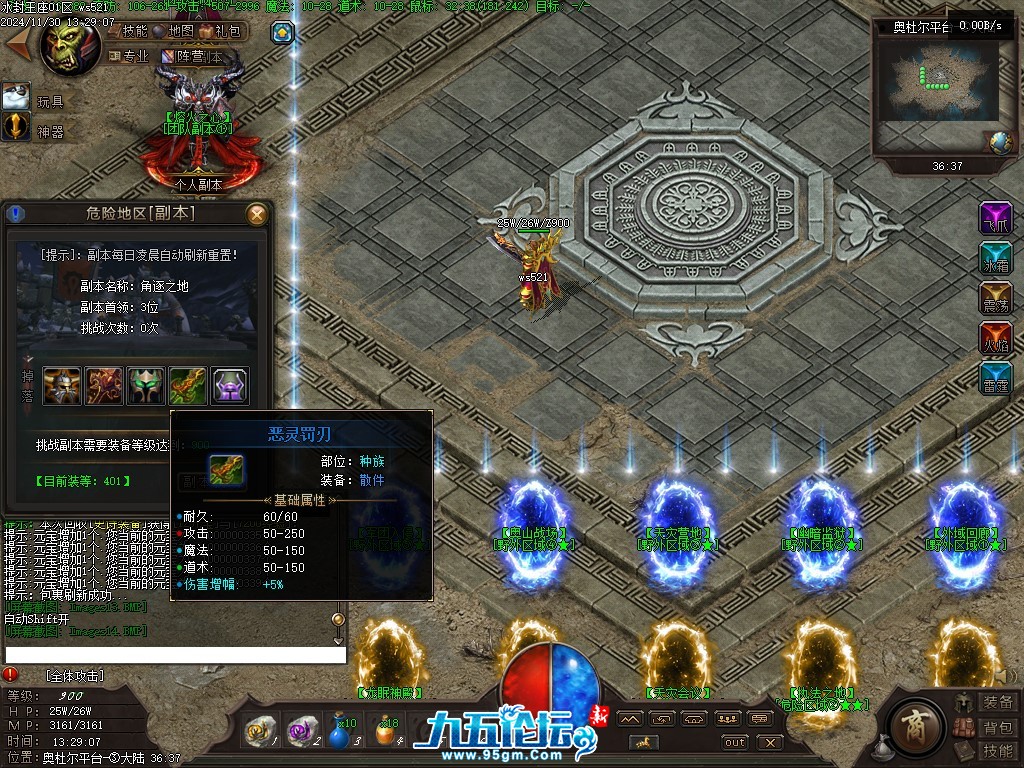The image size is (1024, 768).
Task: Activate the 冰箱 skill shortcut
Action: [995, 258]
